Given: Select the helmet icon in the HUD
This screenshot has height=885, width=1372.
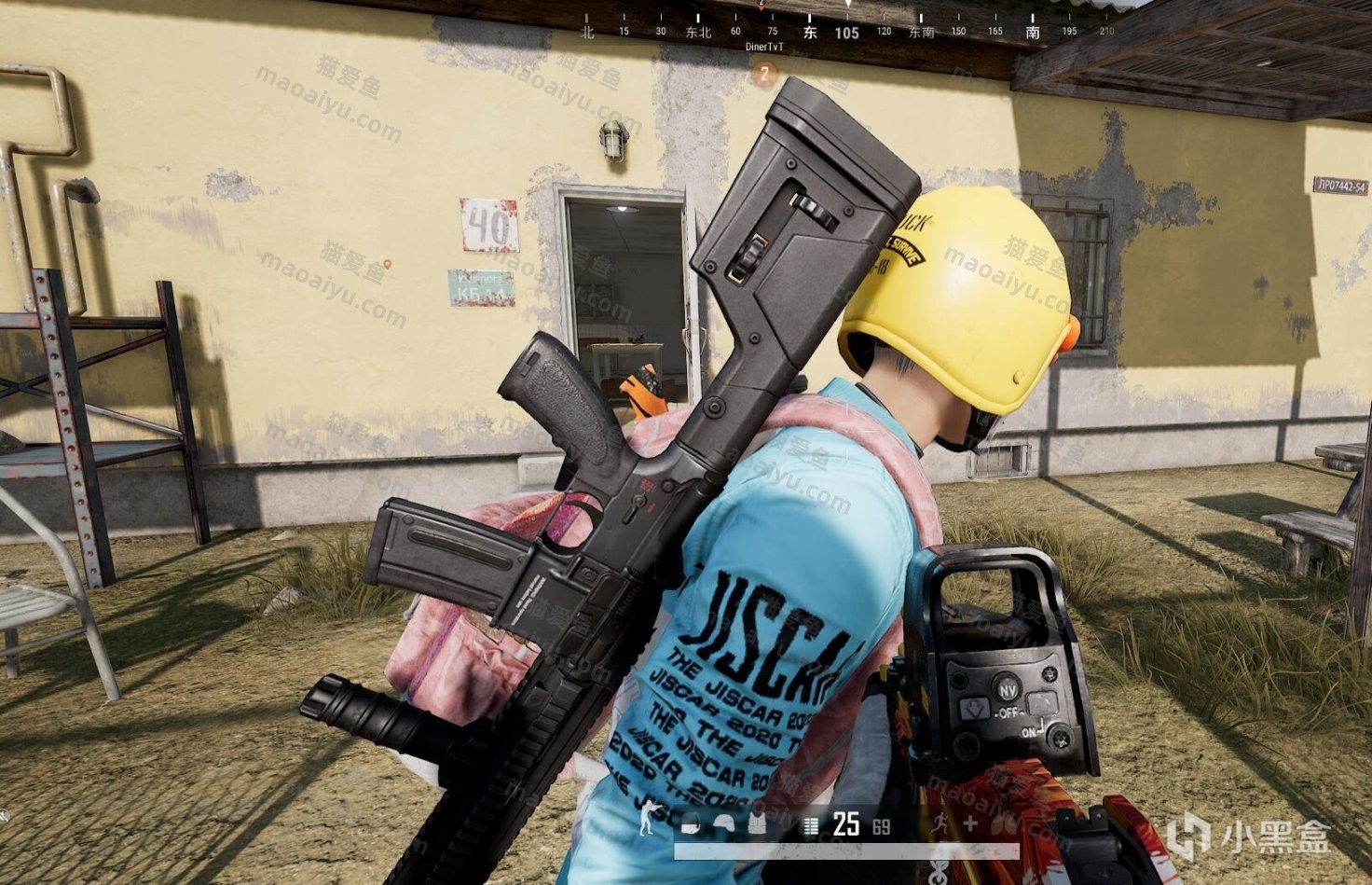Looking at the screenshot, I should (x=724, y=823).
